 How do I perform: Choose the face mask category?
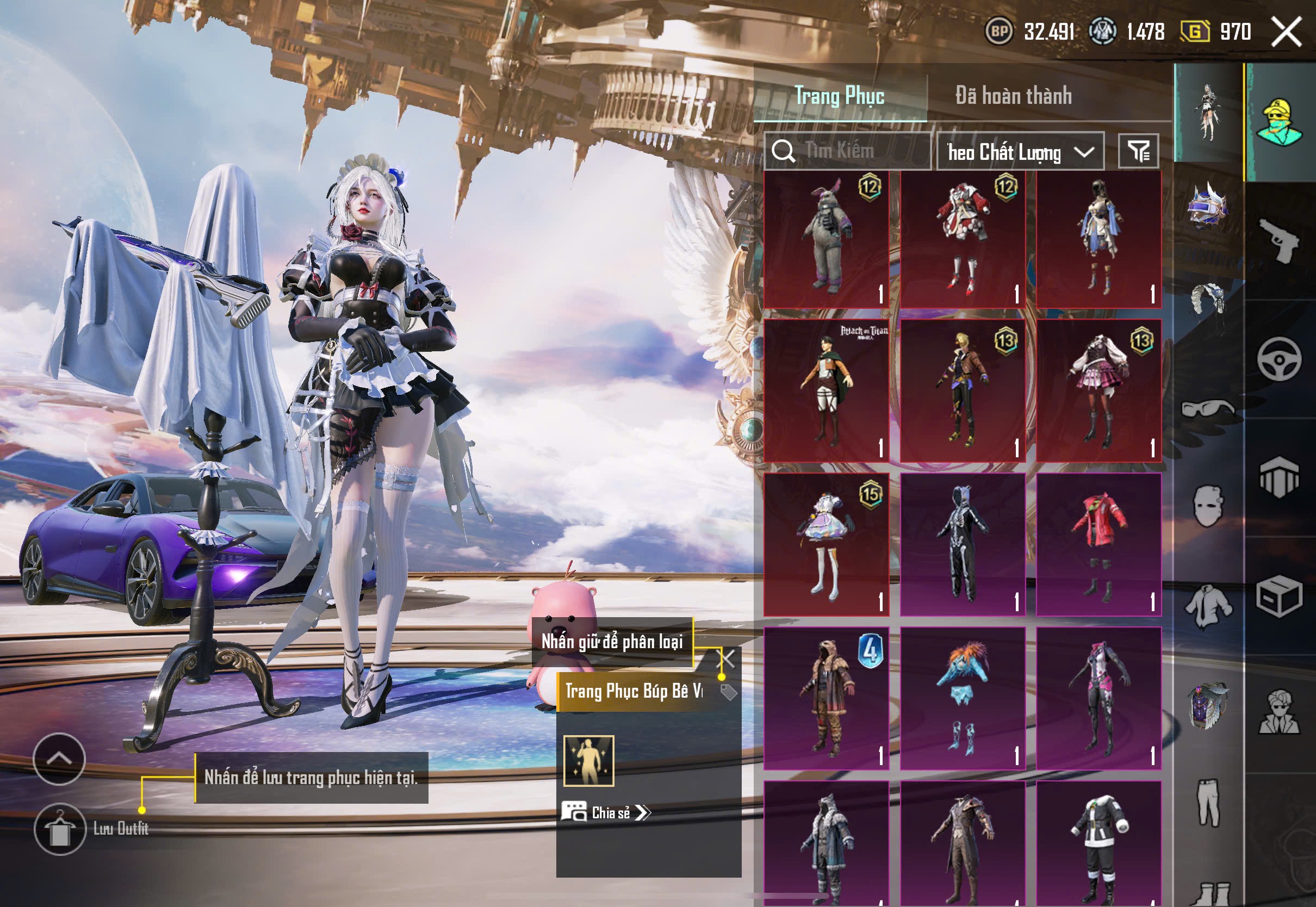(x=1207, y=505)
